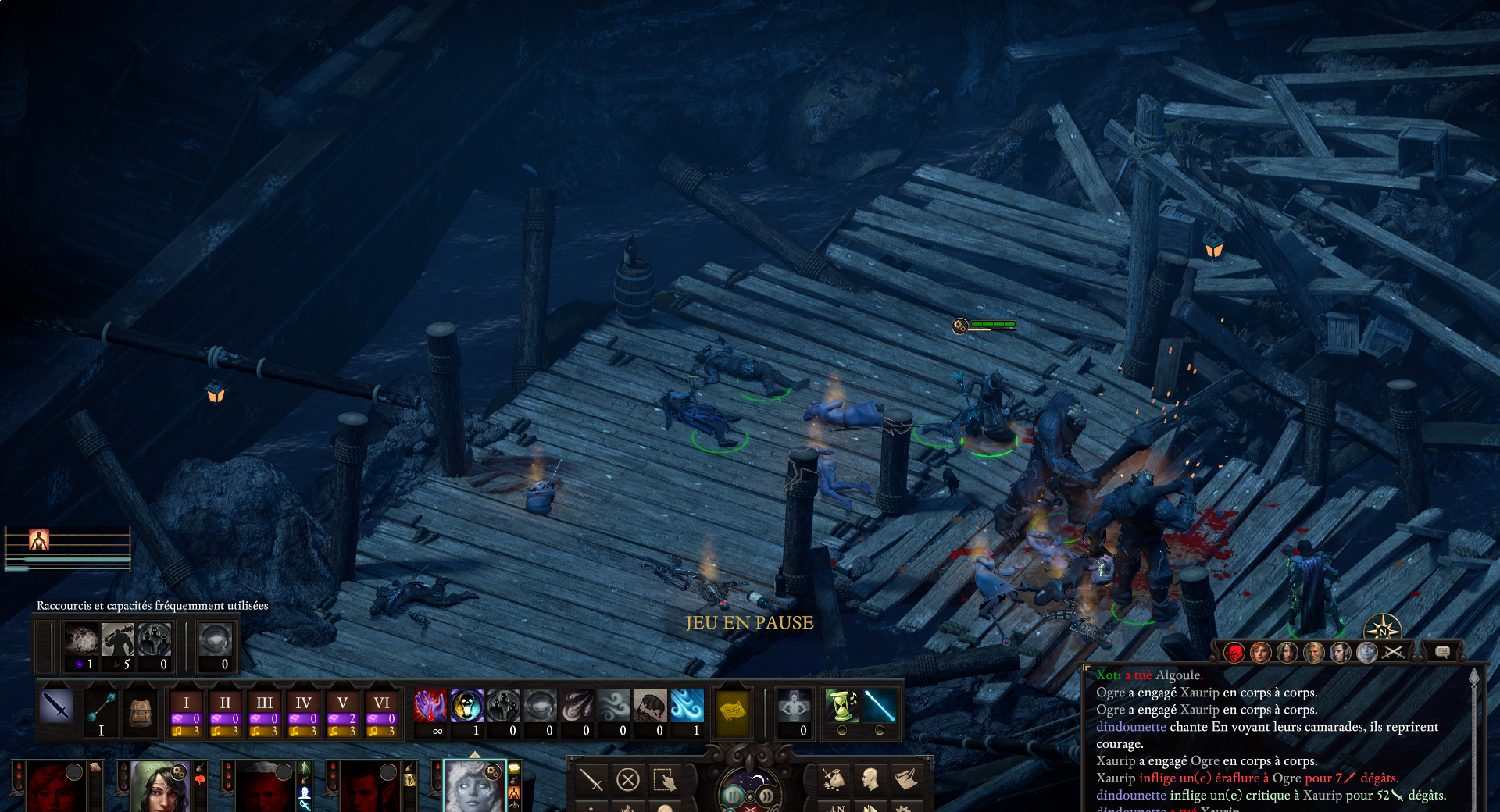This screenshot has height=812, width=1500.
Task: Click the speech bubble combat log tab
Action: tap(1442, 651)
